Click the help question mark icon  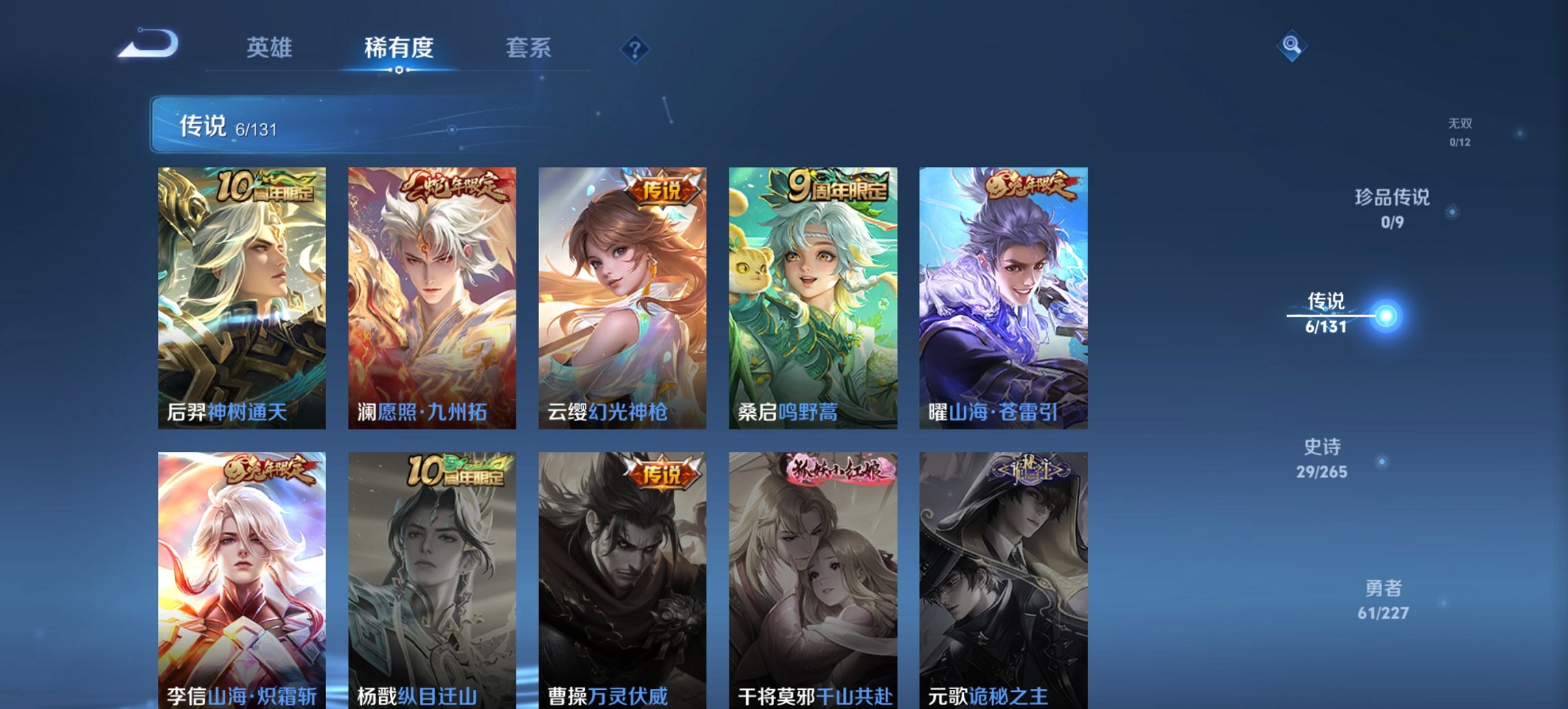click(635, 49)
